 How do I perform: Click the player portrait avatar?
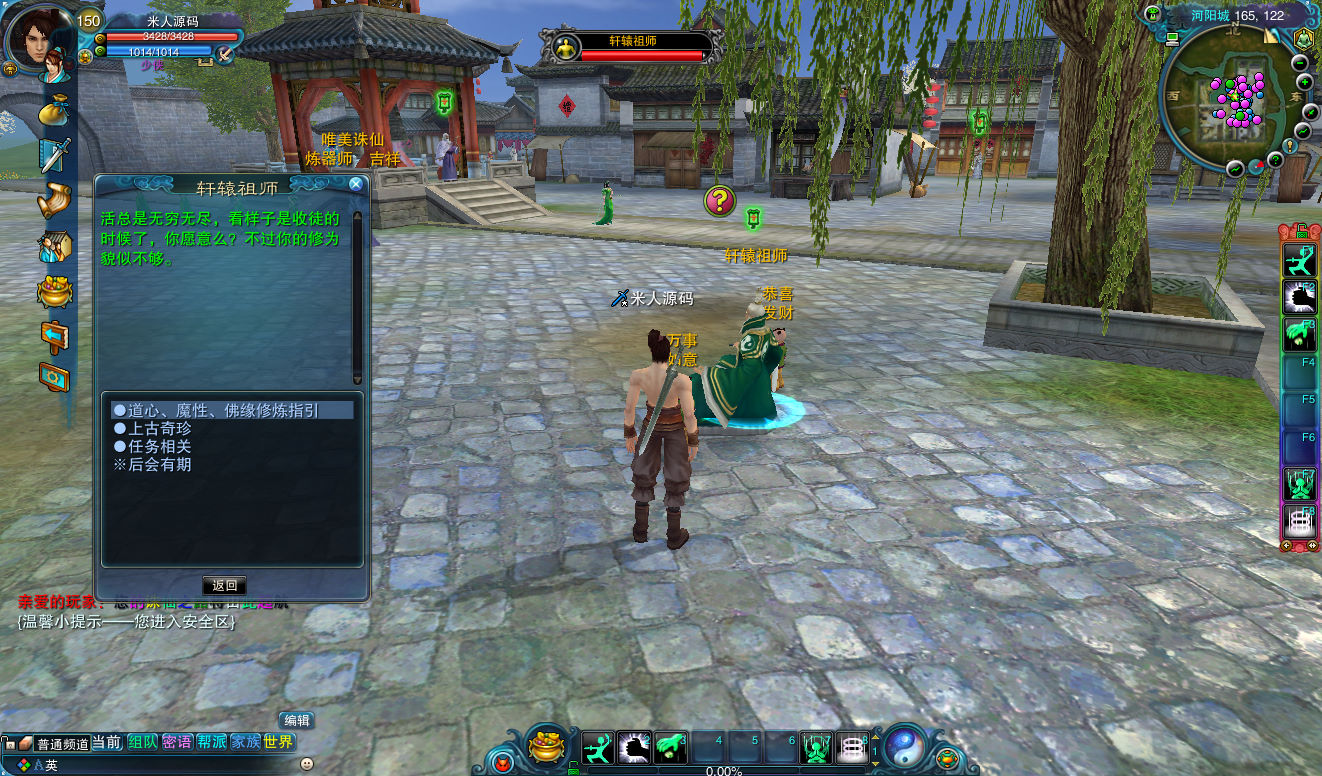click(38, 40)
